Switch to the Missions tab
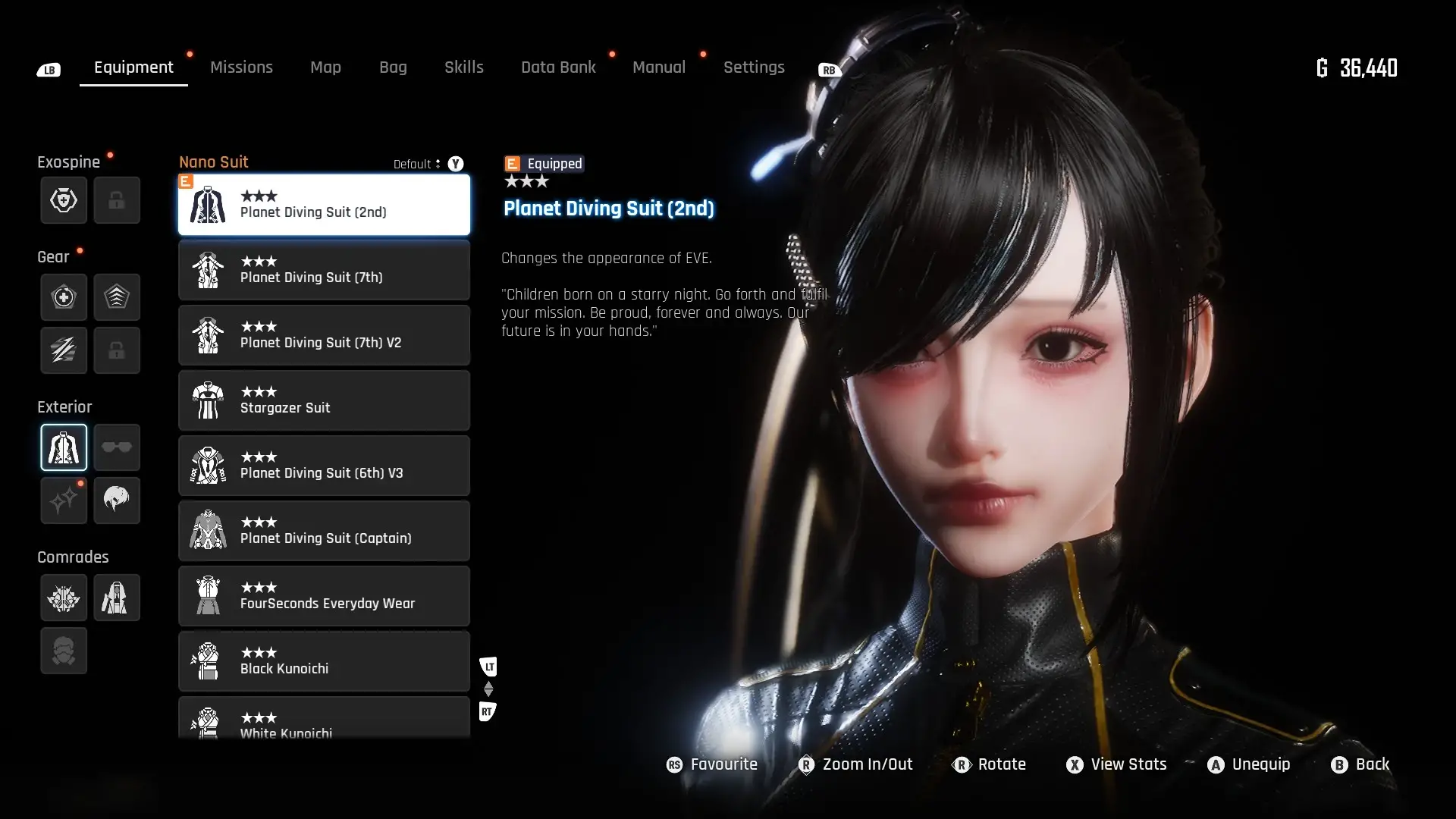The image size is (1456, 819). coord(241,67)
